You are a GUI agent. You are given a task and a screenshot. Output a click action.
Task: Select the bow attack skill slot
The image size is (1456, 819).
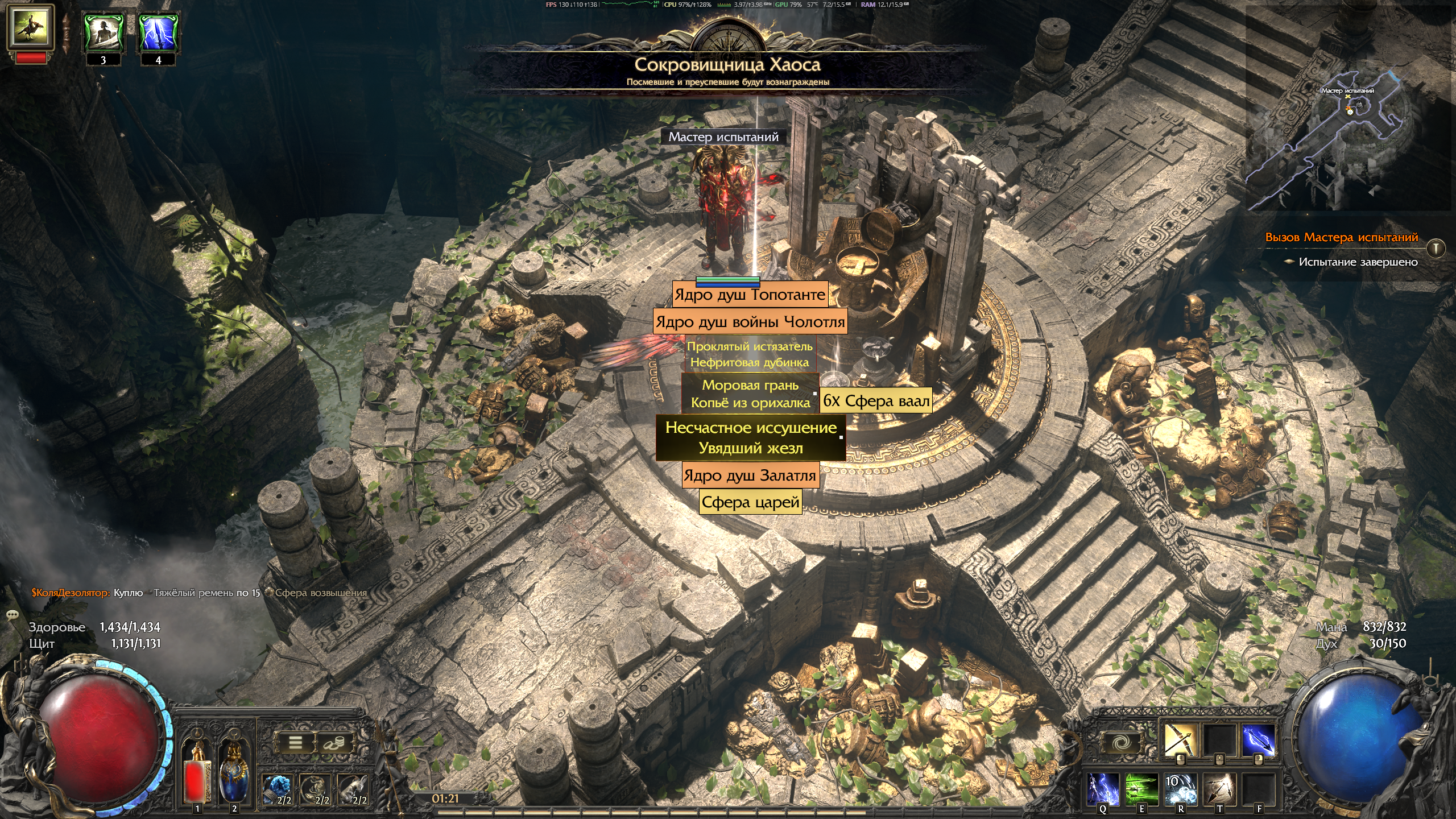(1180, 741)
